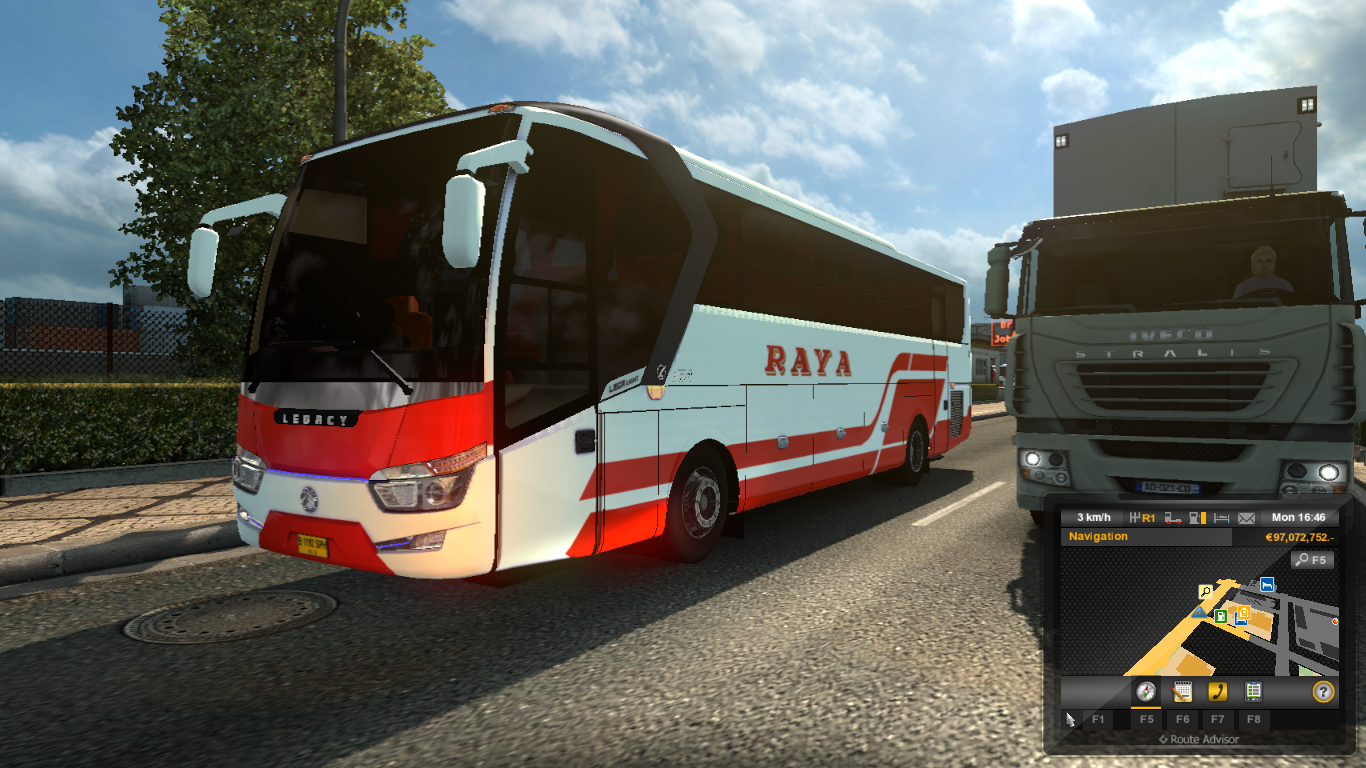Image resolution: width=1366 pixels, height=768 pixels.
Task: Select the blue hotel marker on the map
Action: (1266, 584)
